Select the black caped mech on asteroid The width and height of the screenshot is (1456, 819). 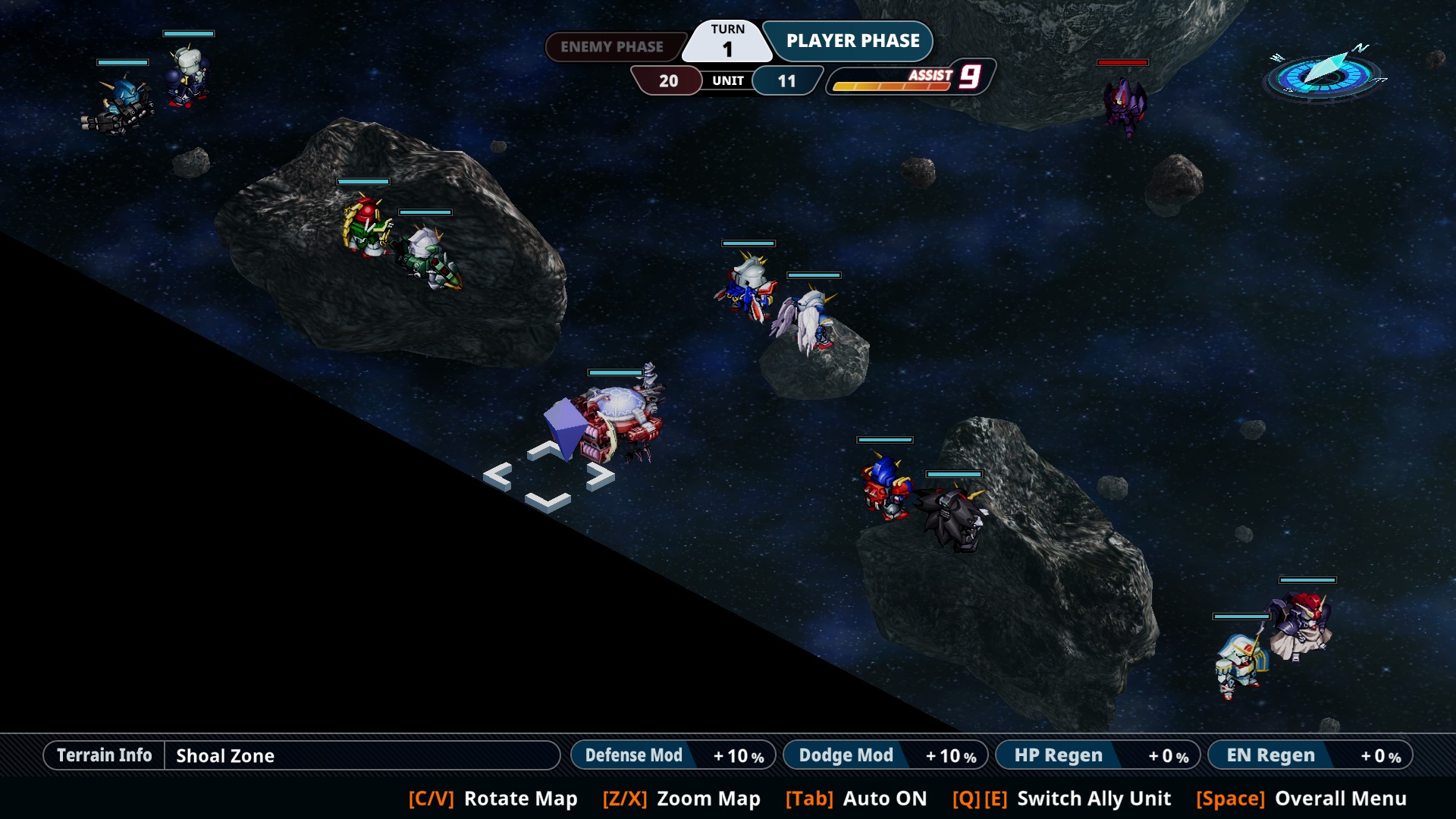tap(954, 518)
